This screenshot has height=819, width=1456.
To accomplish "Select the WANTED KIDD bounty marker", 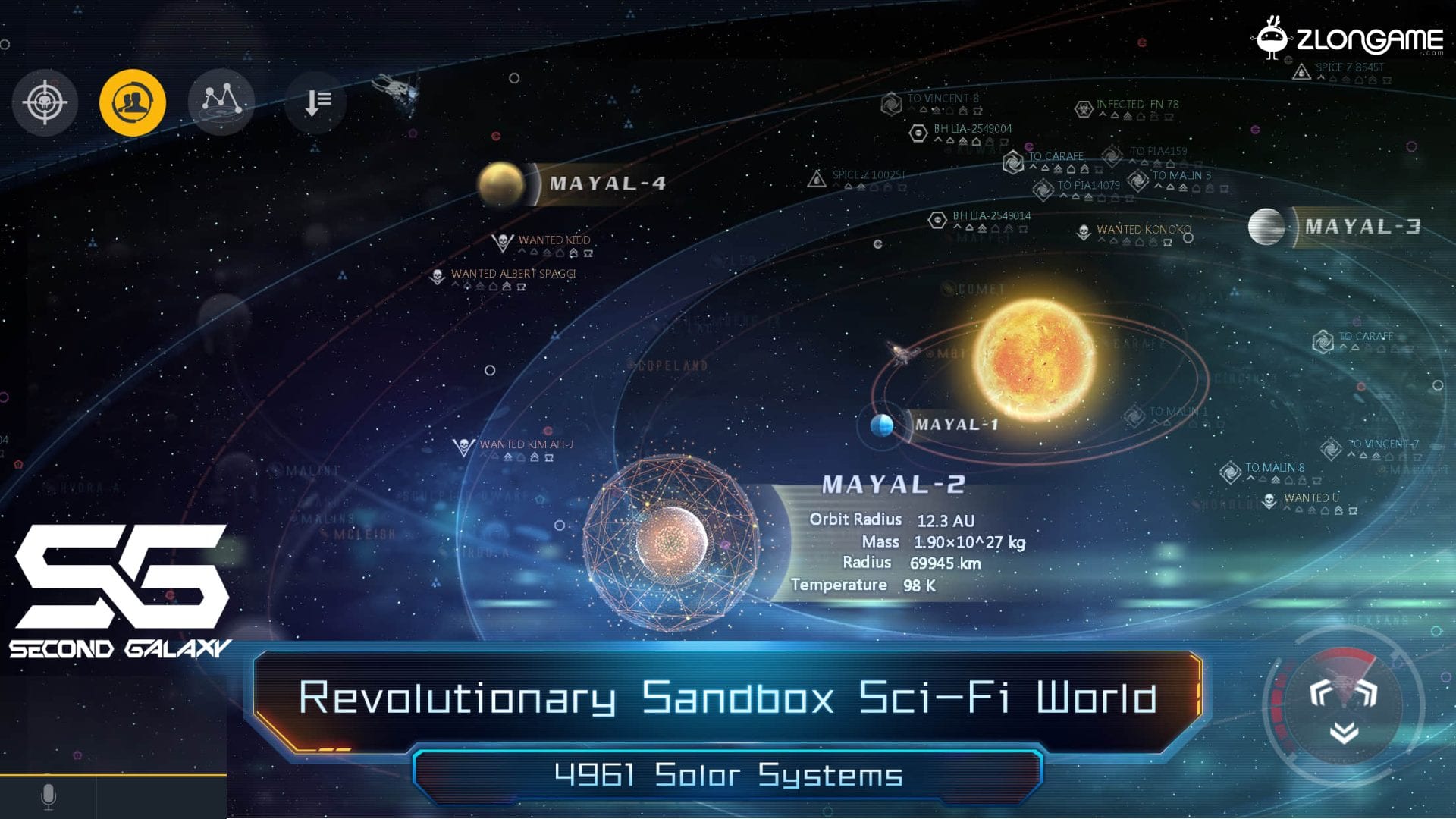I will tap(553, 240).
